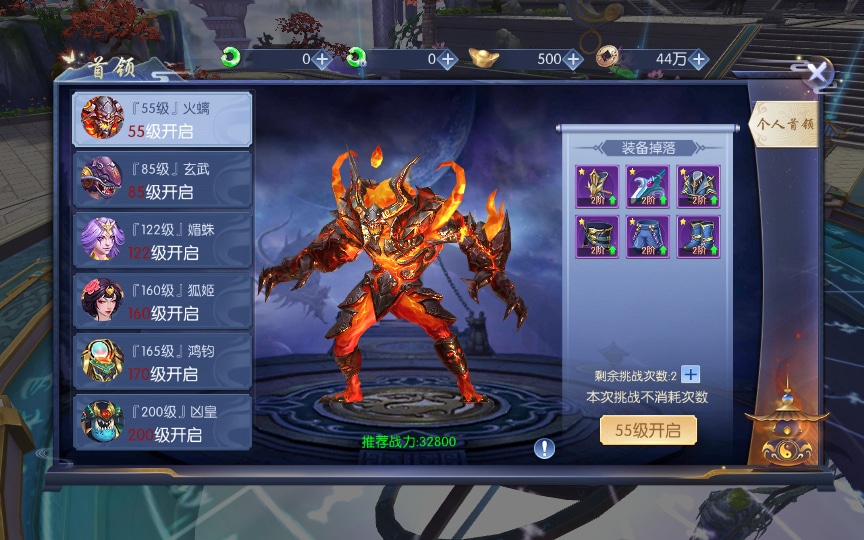Inspect the curved blade weapon drop
Image resolution: width=864 pixels, height=540 pixels.
point(646,186)
